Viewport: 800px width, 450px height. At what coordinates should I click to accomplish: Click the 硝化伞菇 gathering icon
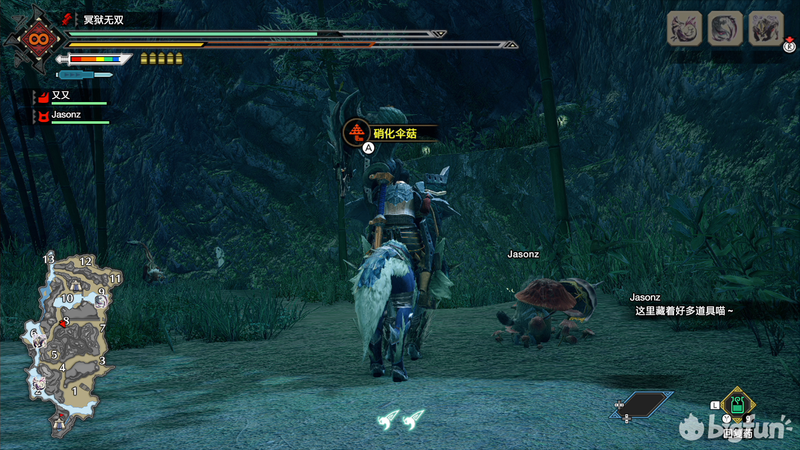tap(357, 131)
